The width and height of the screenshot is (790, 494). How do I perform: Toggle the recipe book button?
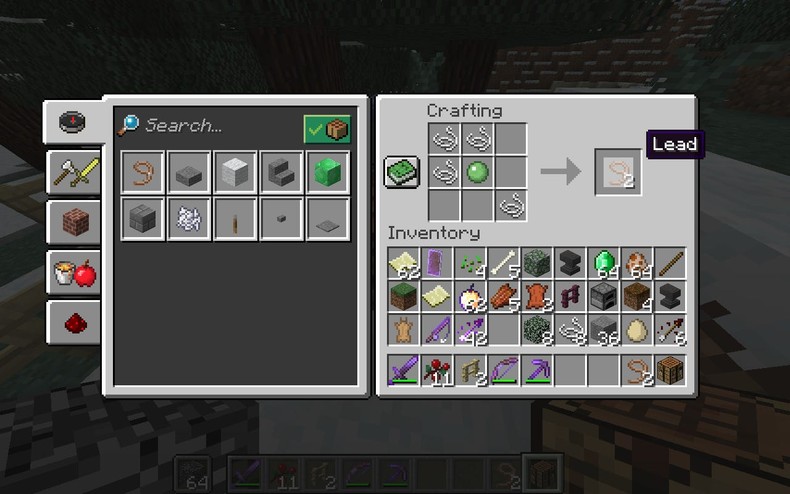[x=402, y=172]
